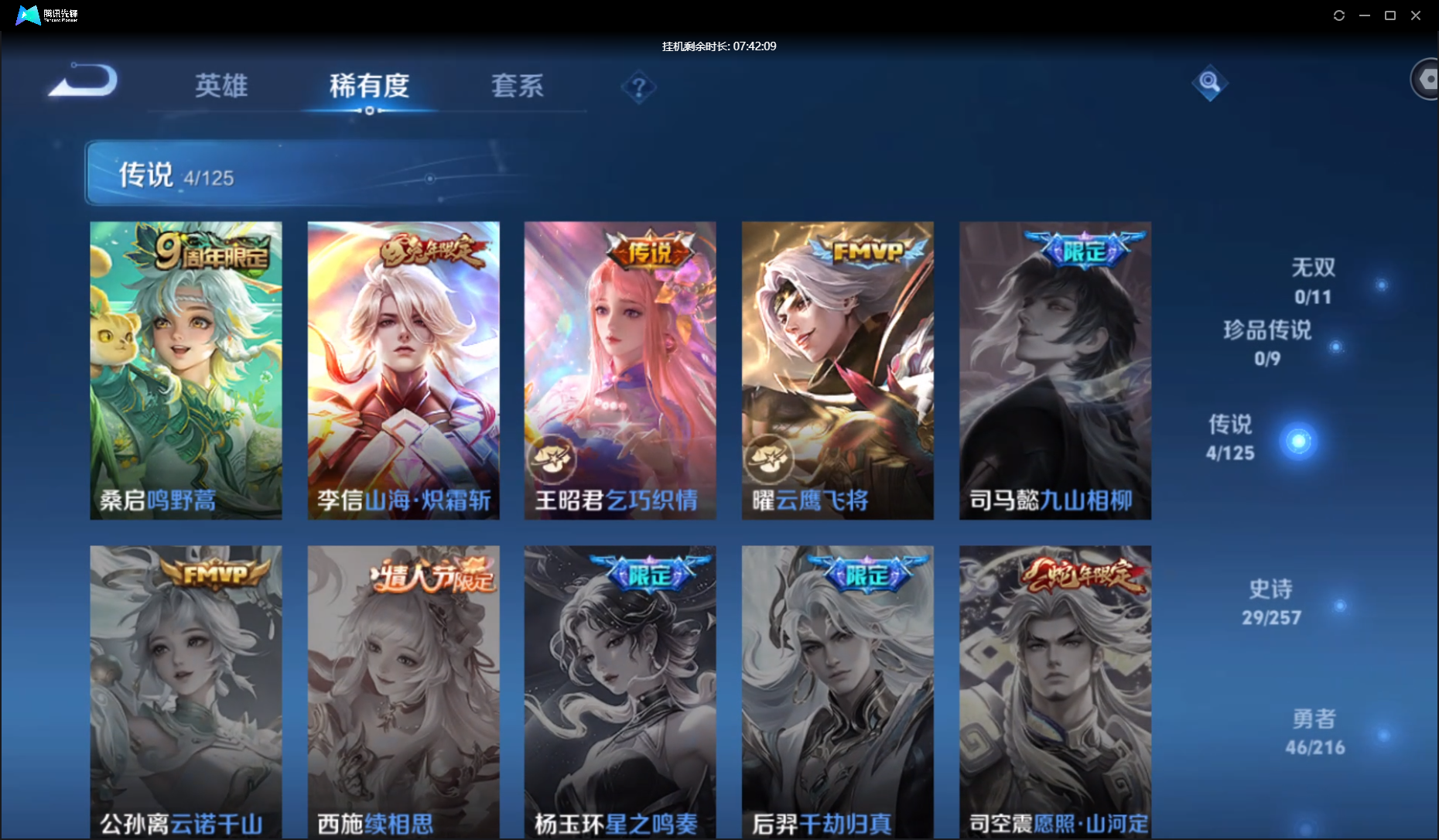
Task: View 后羿 千劫归真 skin card
Action: pos(837,692)
